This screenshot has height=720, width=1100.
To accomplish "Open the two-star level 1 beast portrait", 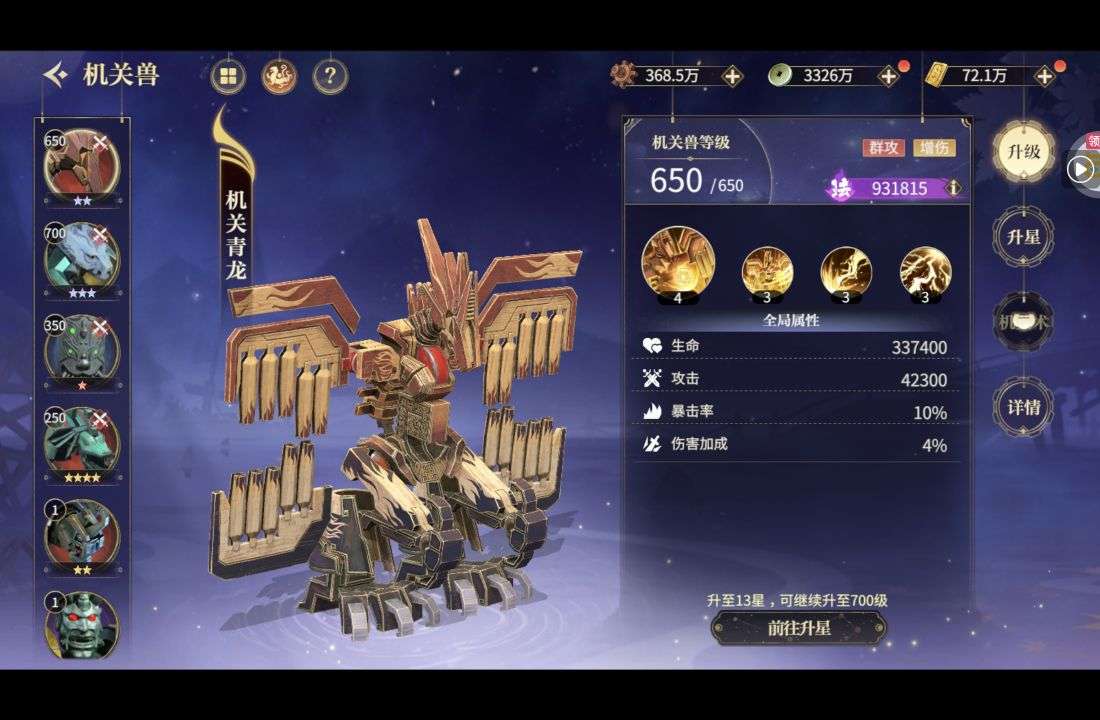I will click(x=81, y=534).
